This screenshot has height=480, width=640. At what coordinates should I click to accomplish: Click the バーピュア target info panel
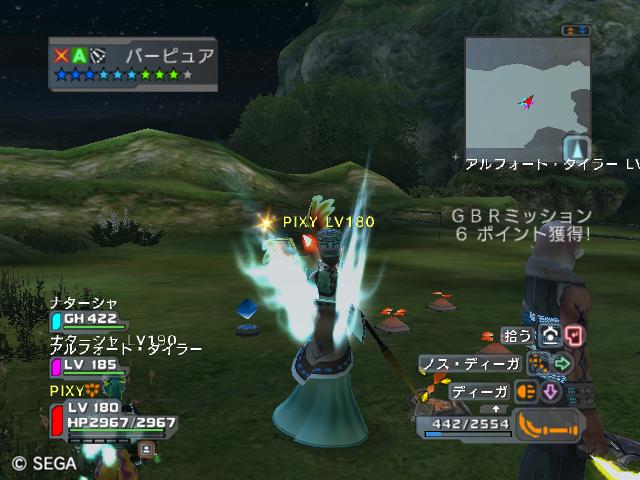coord(133,64)
